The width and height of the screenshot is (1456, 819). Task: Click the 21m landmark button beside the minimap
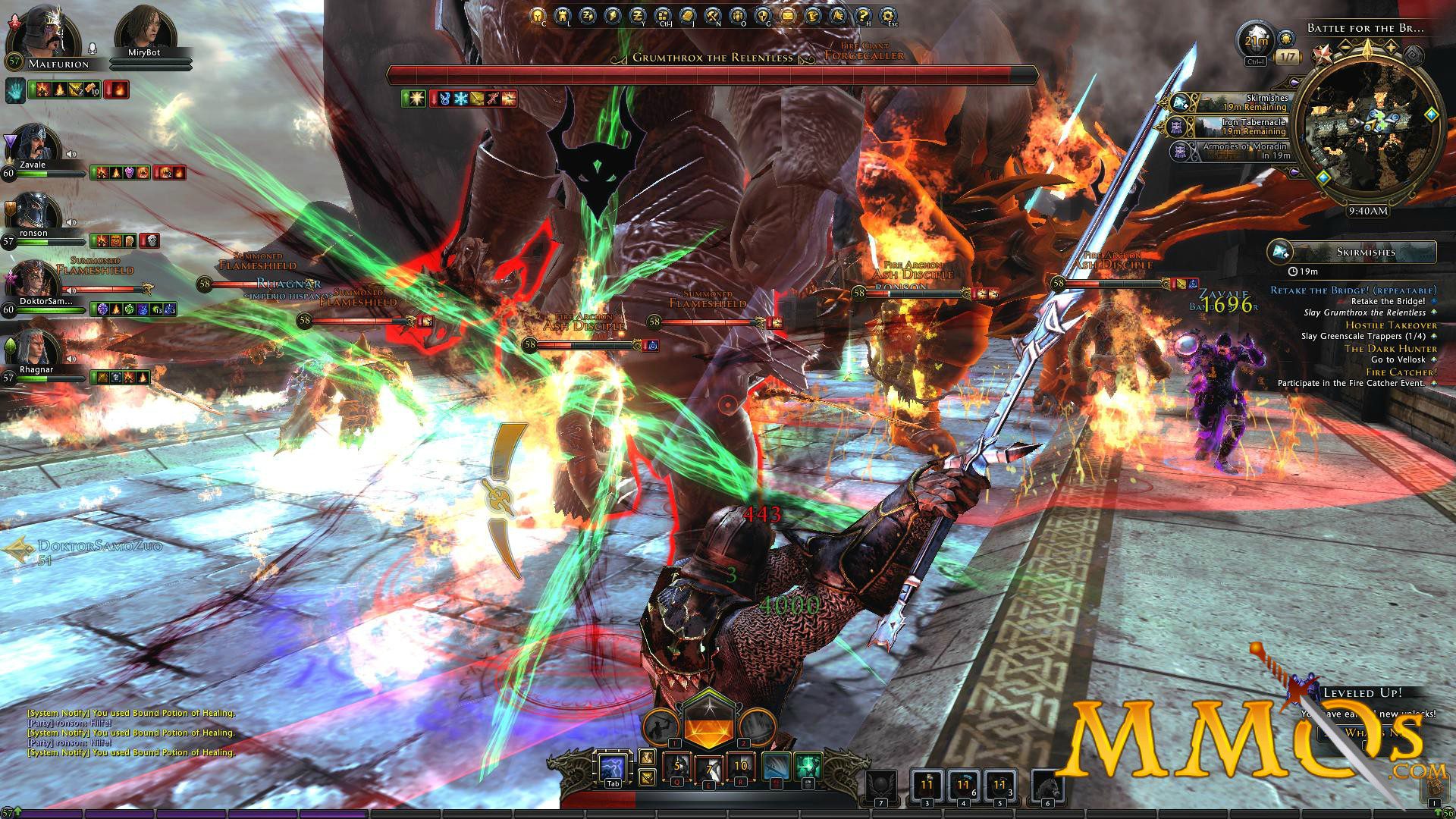1255,40
